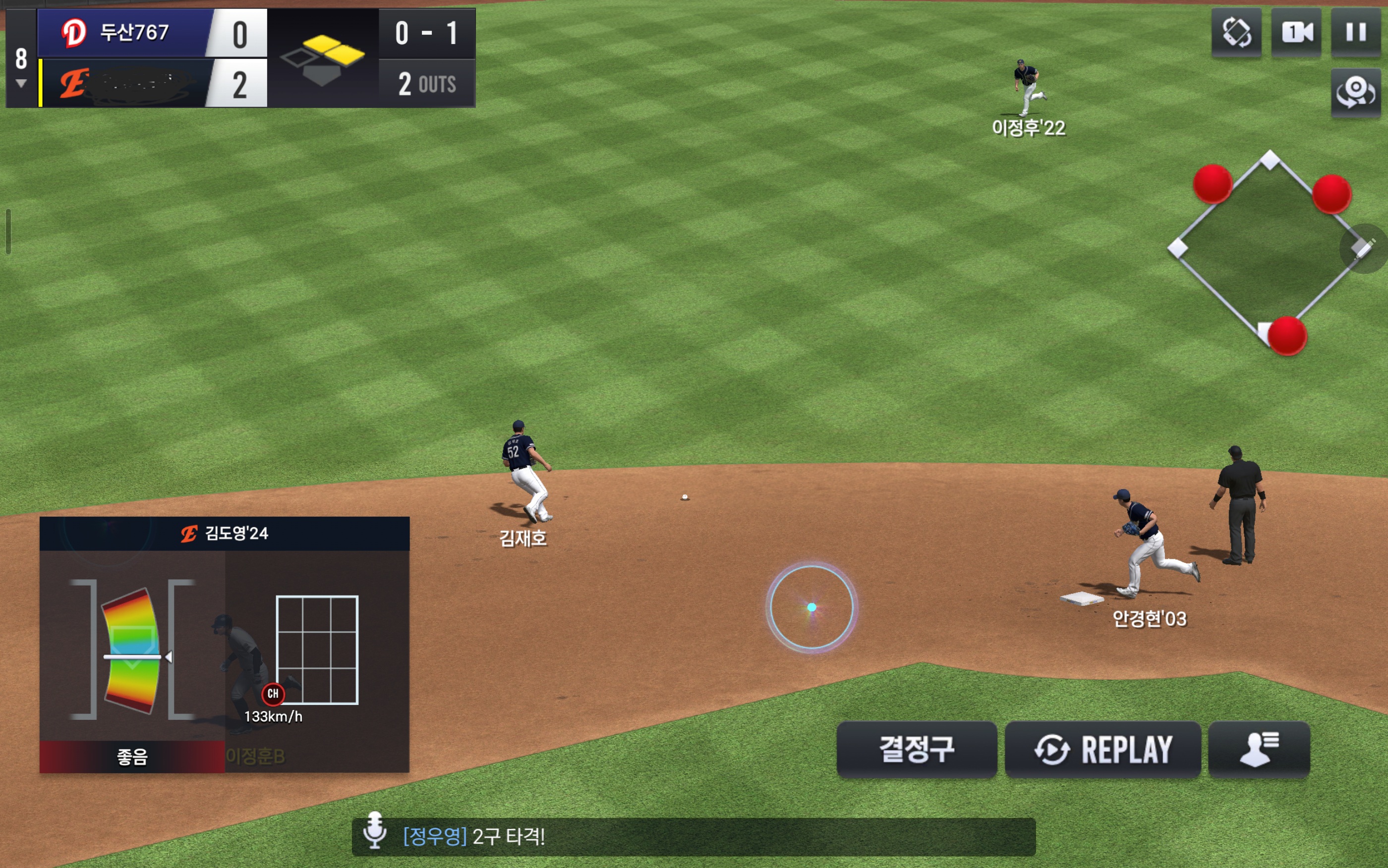Viewport: 1388px width, 868px height.
Task: Expand the inning indicator arrow
Action: [x=21, y=84]
